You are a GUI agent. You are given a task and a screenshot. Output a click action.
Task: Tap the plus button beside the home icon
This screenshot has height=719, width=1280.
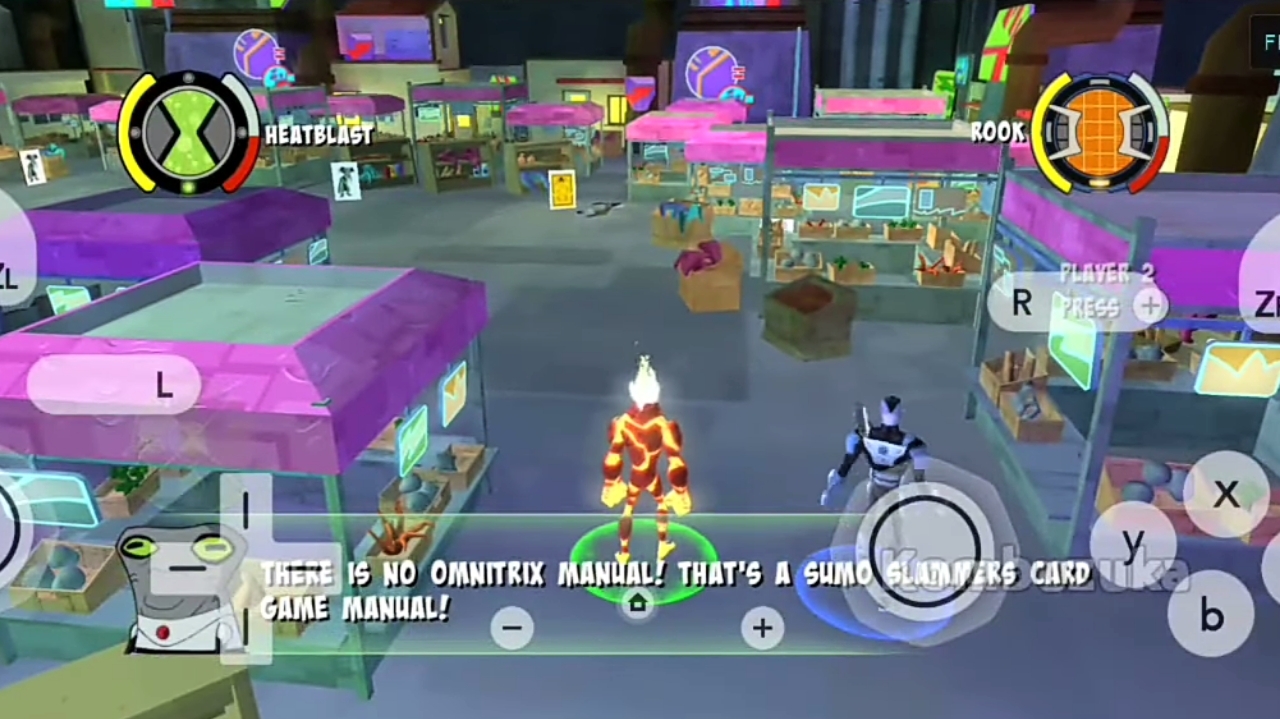762,628
